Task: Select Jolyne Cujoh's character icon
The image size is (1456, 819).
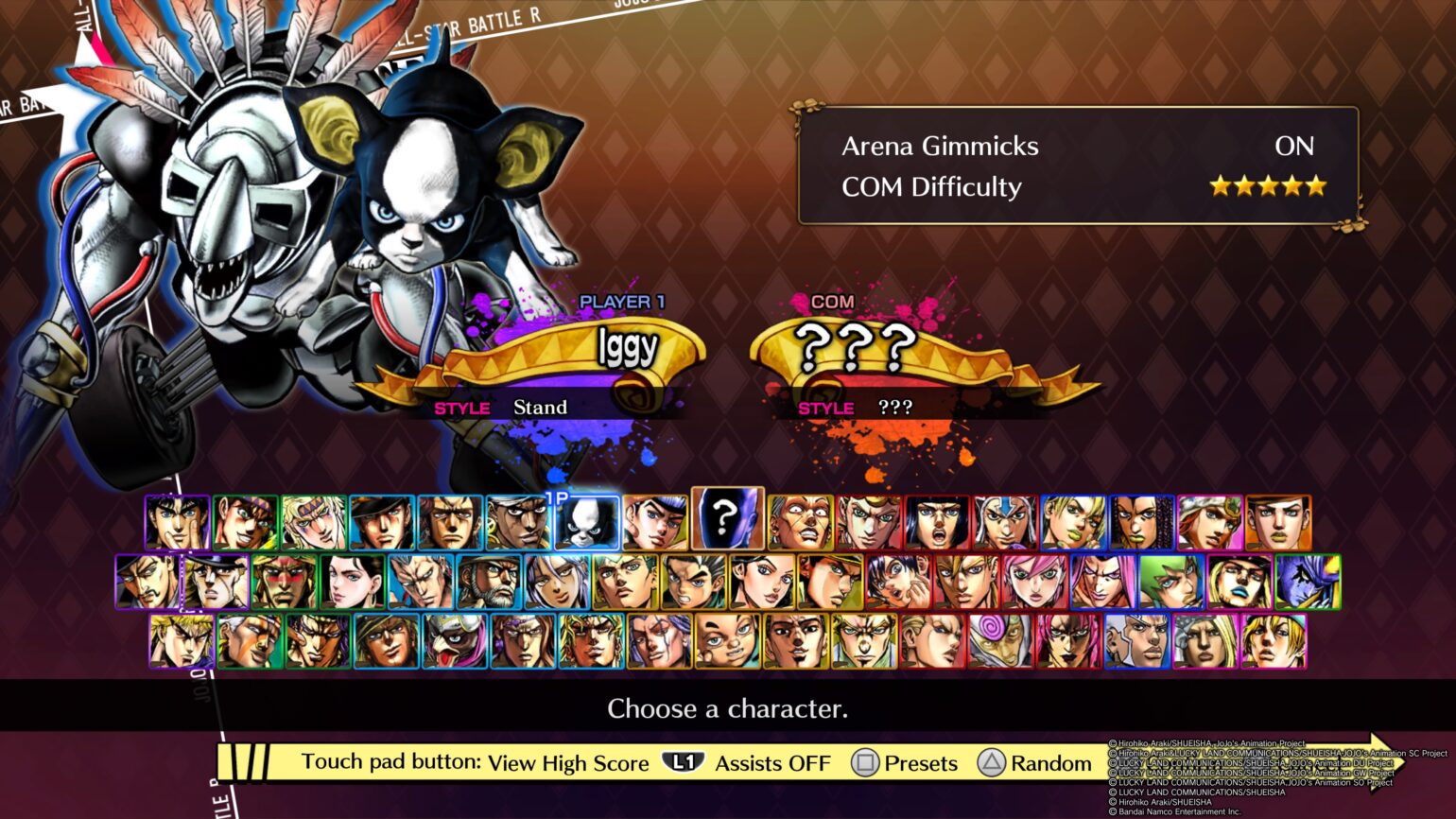Action: 1073,520
